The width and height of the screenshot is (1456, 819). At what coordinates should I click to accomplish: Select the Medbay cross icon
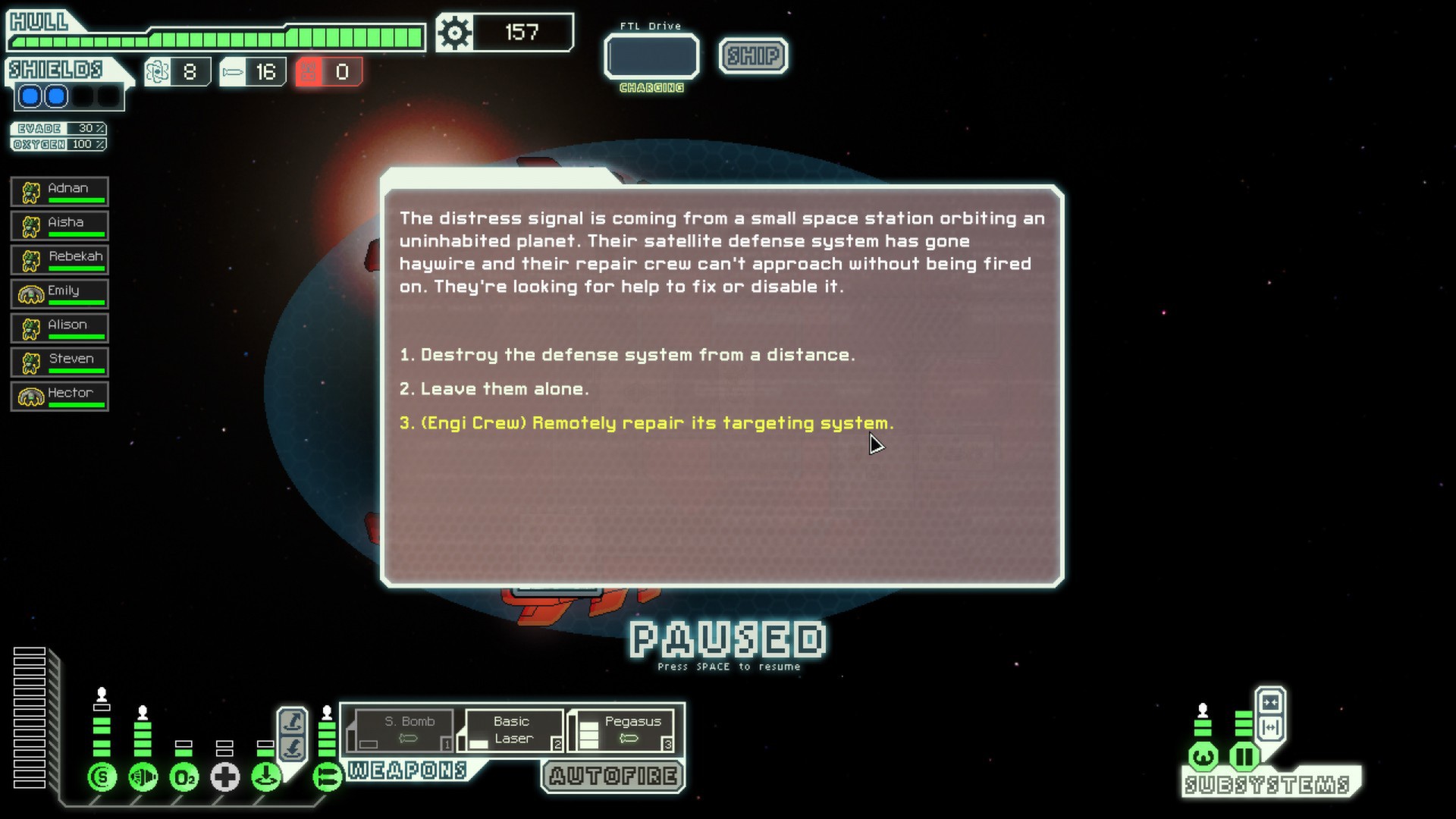coord(225,777)
